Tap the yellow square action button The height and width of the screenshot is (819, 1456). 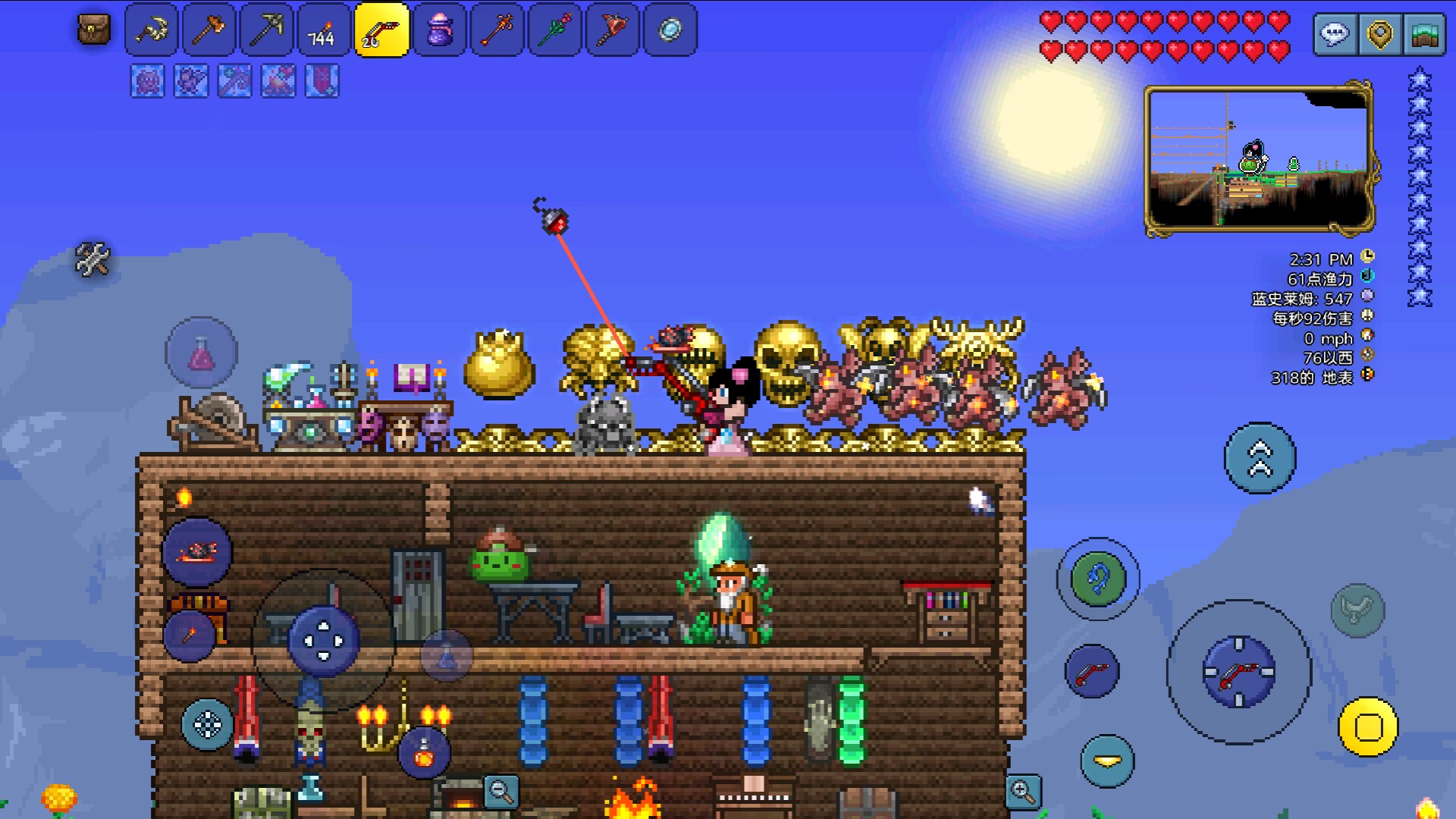1368,727
